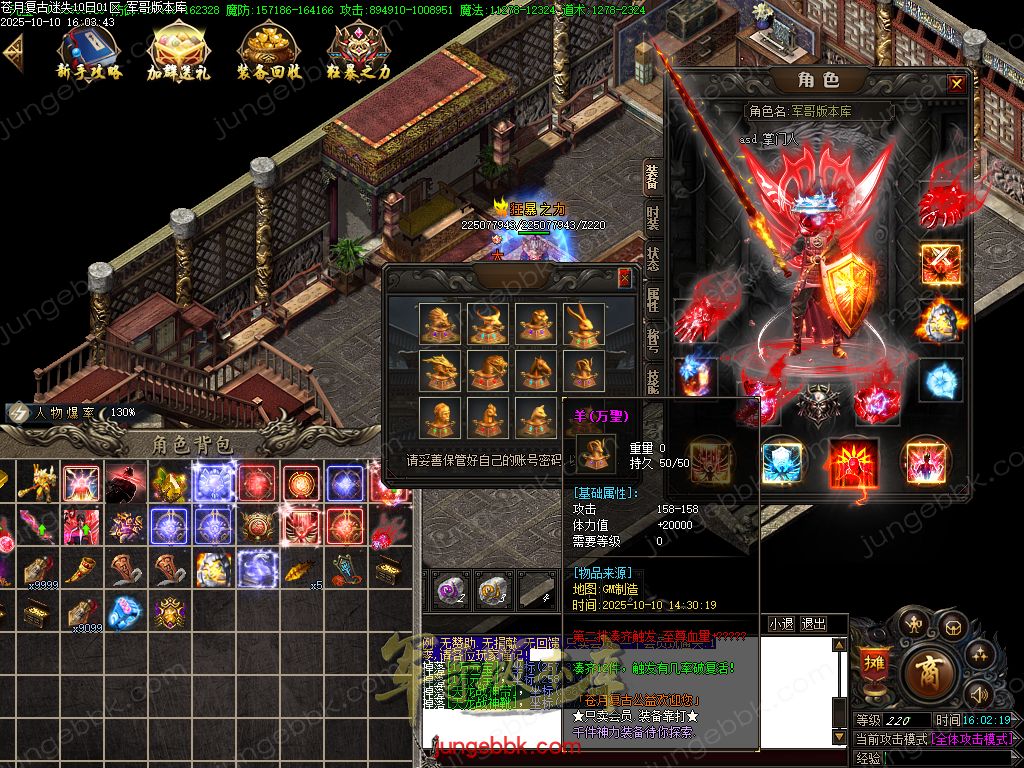Toggle the sound speaker button
Viewport: 1024px width, 768px height.
(x=977, y=693)
